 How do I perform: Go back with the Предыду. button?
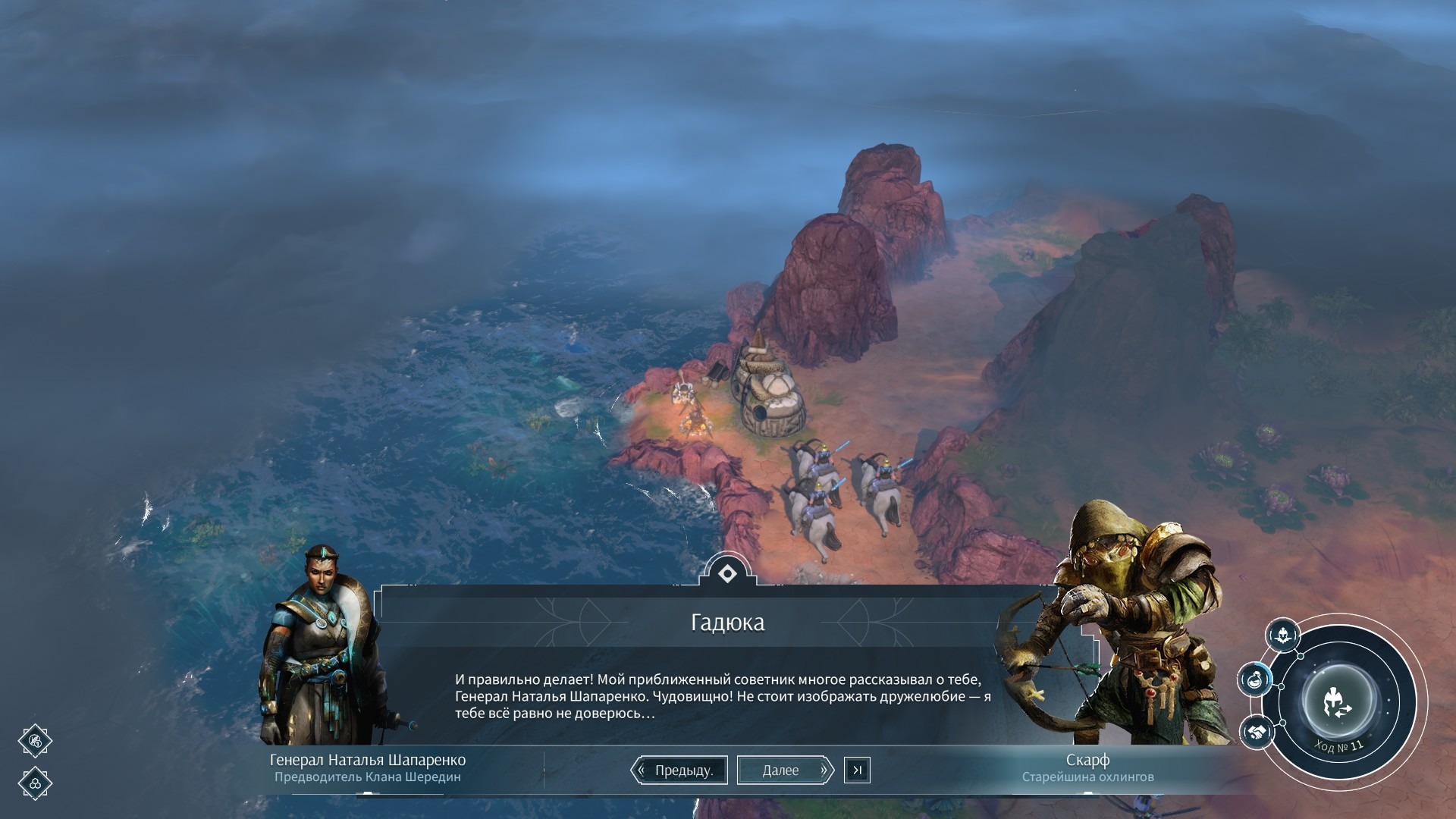tap(679, 770)
